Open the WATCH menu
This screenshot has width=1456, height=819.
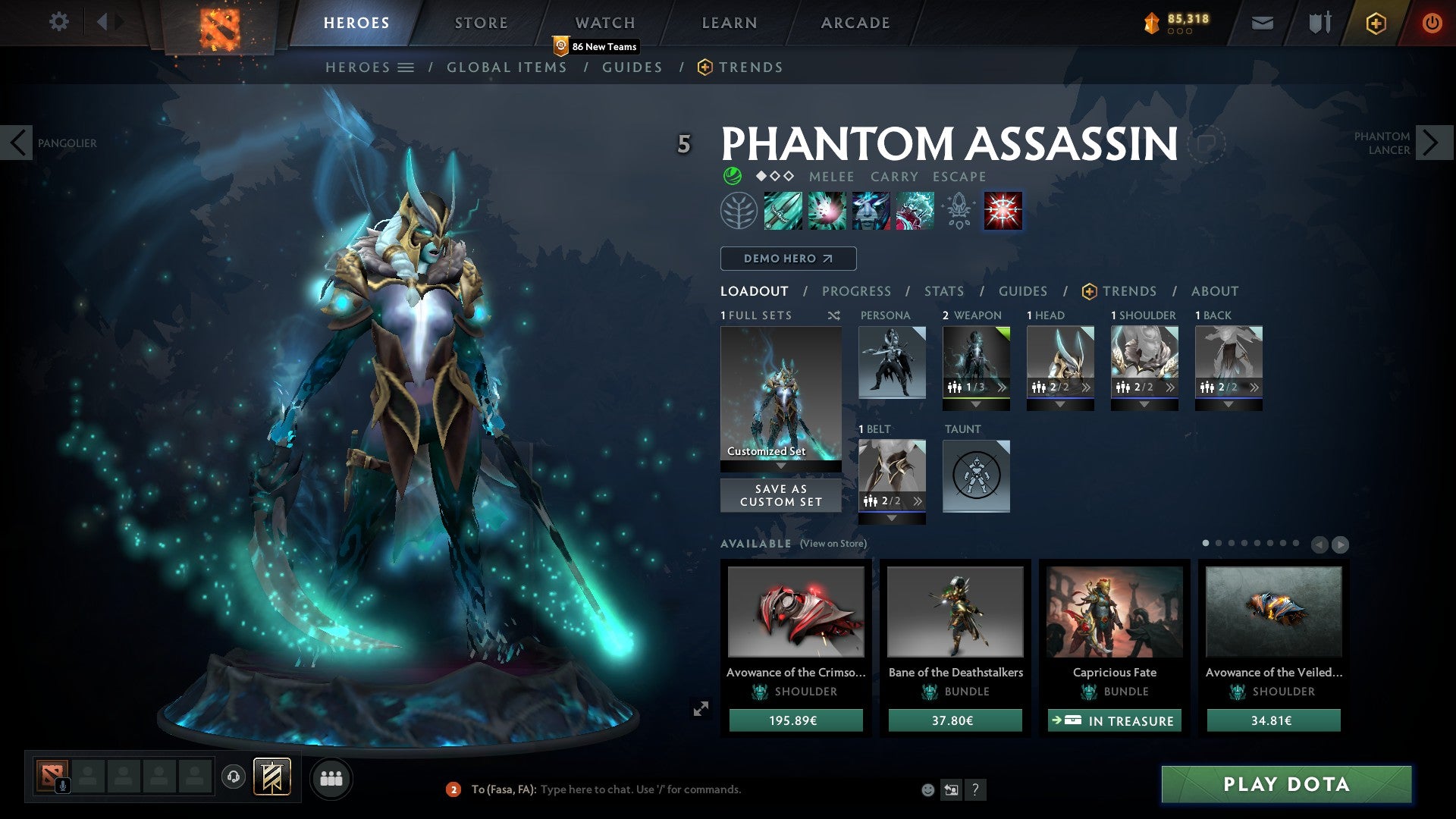tap(604, 23)
